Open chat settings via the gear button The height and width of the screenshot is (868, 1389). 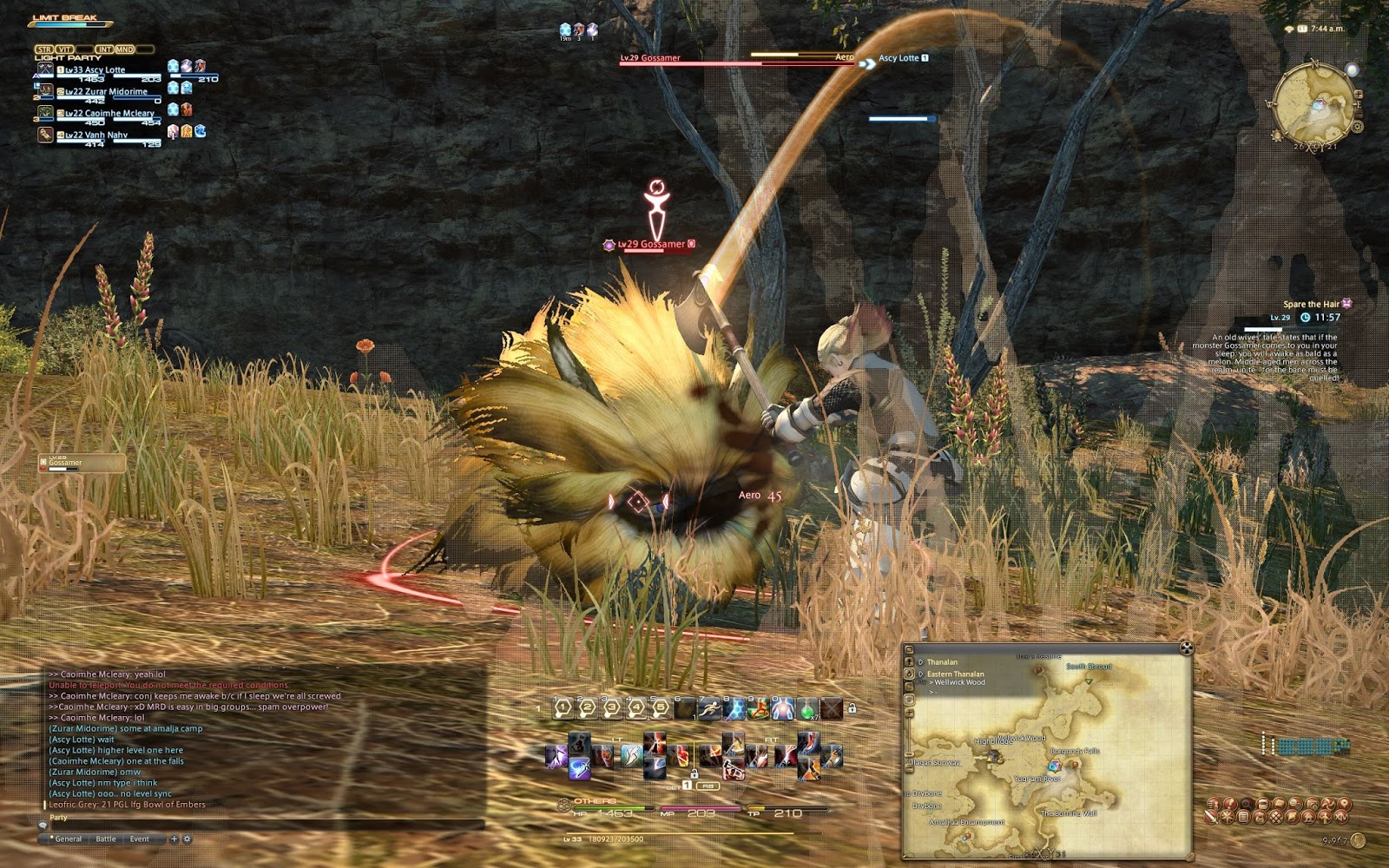pyautogui.click(x=188, y=838)
